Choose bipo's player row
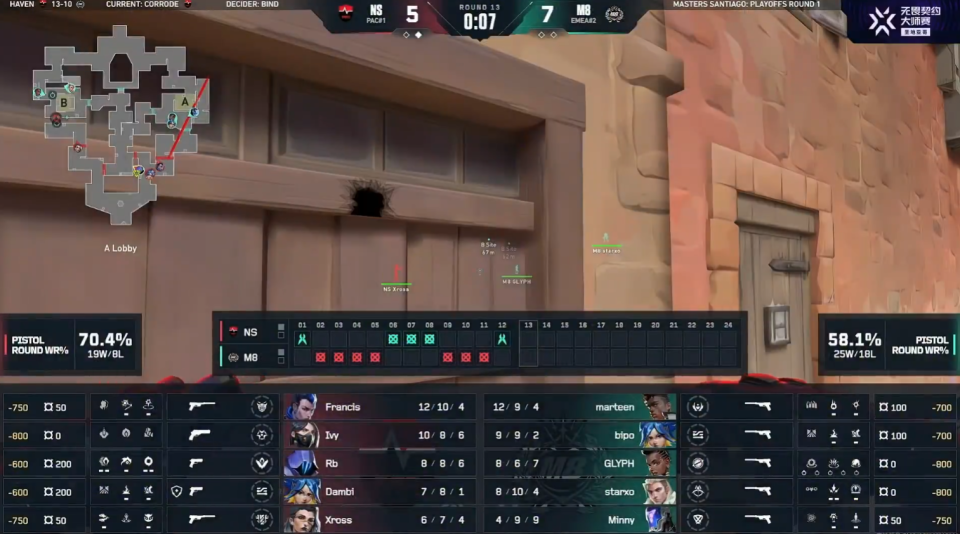 [580, 435]
